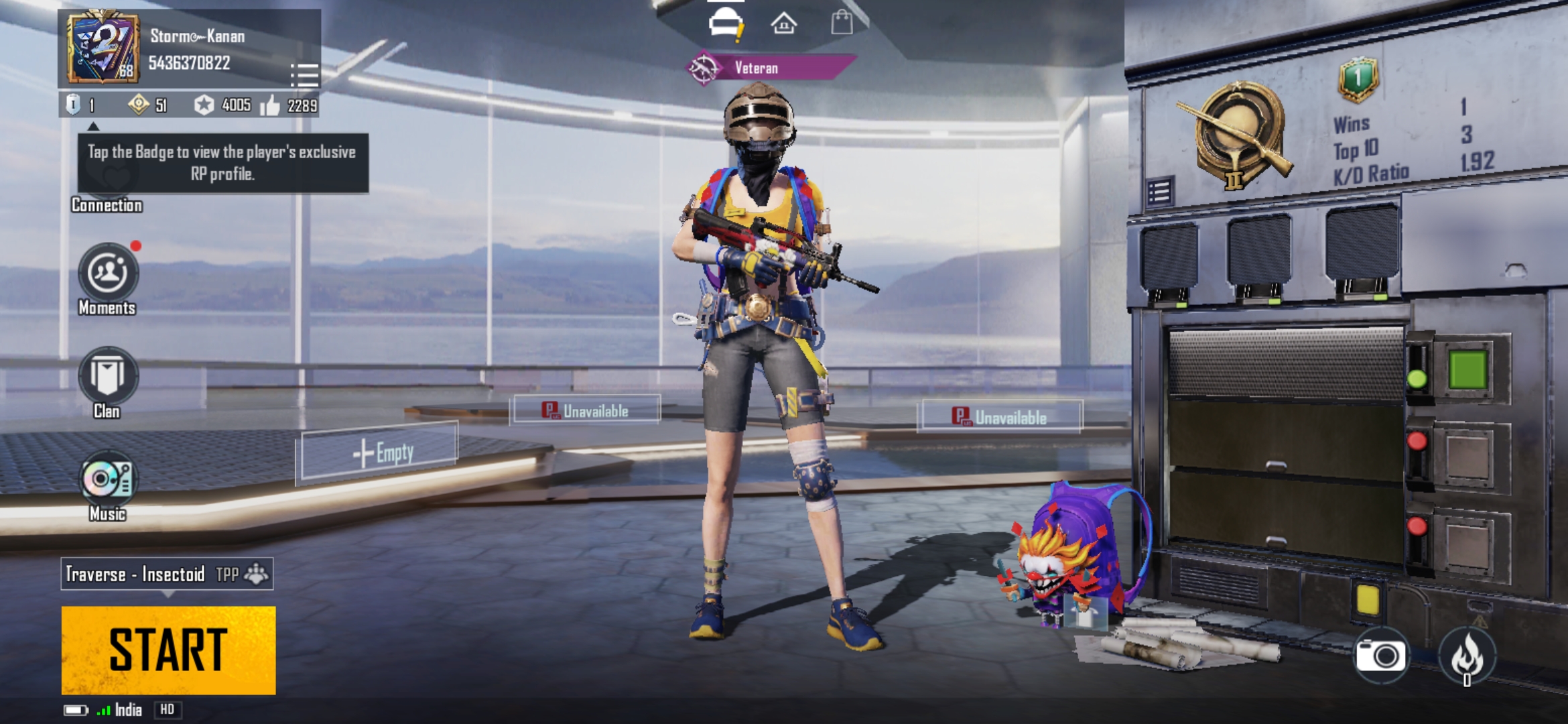1568x724 pixels.
Task: Select the Veteran title banner
Action: 771,68
